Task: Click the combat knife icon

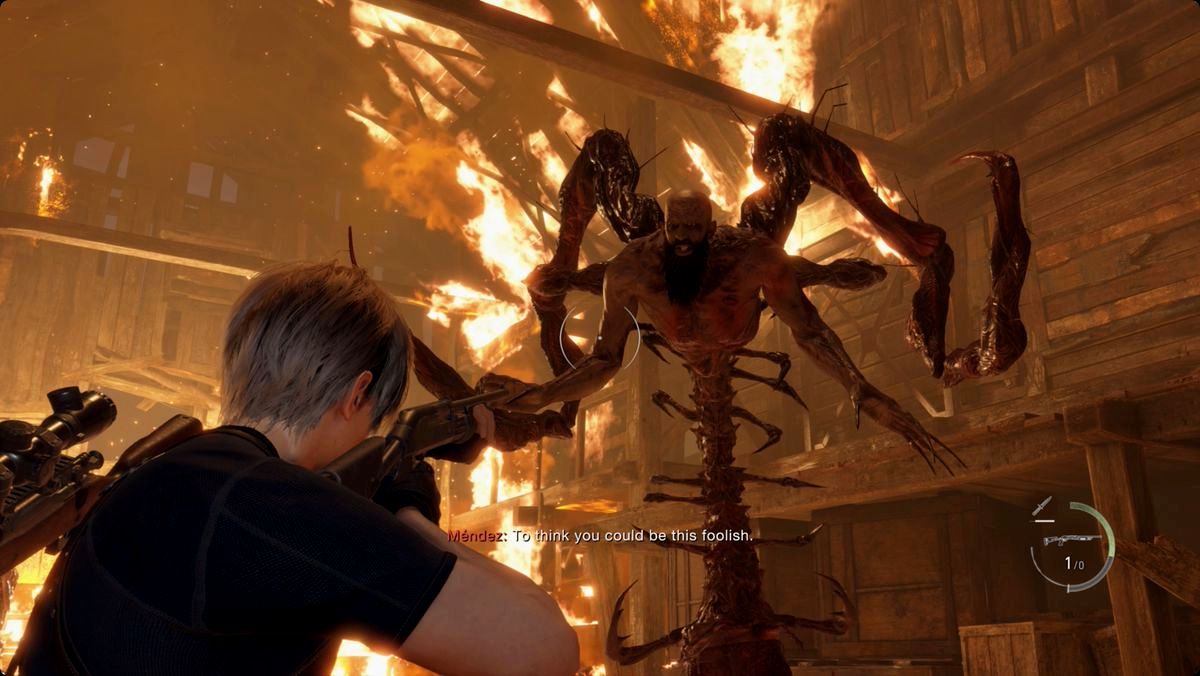Action: [x=1044, y=506]
